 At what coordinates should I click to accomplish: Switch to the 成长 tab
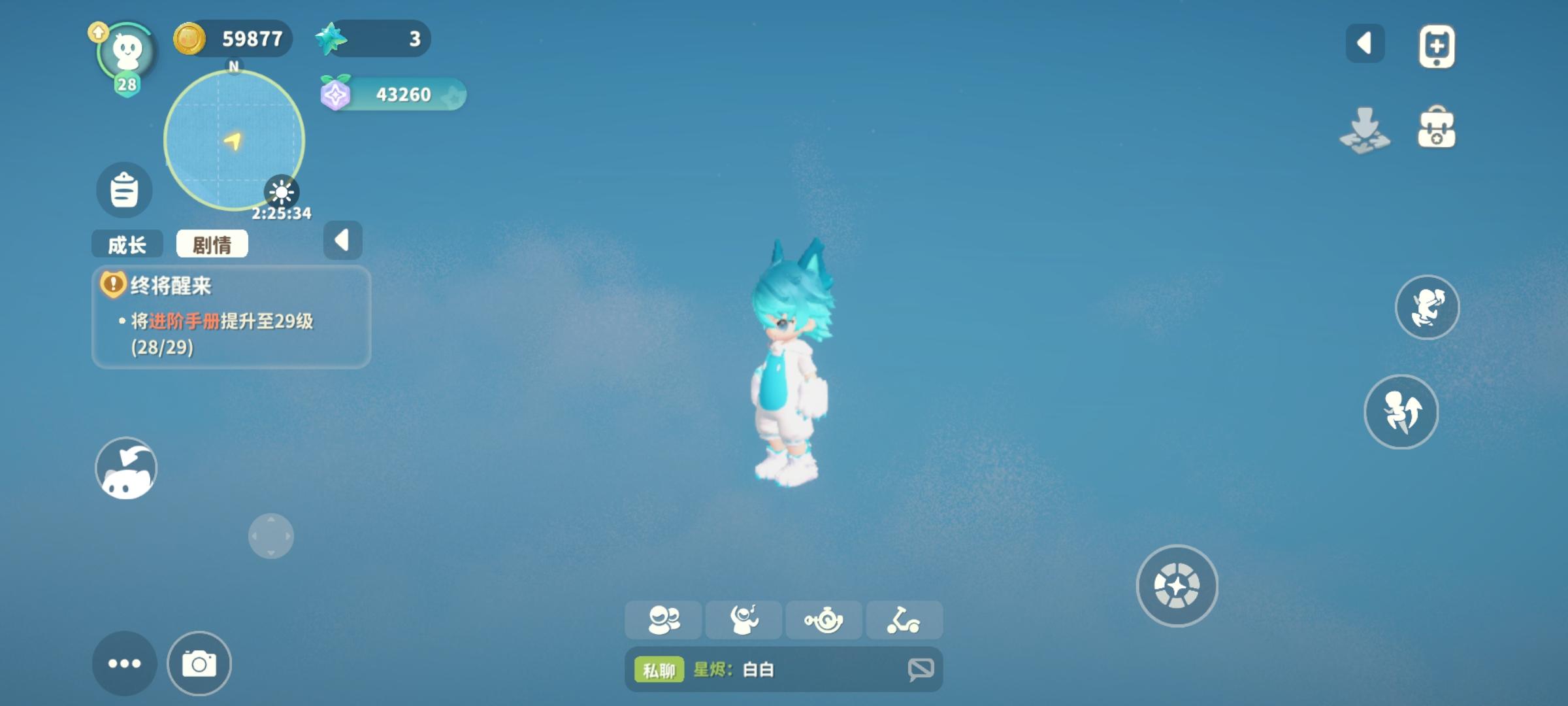point(128,242)
